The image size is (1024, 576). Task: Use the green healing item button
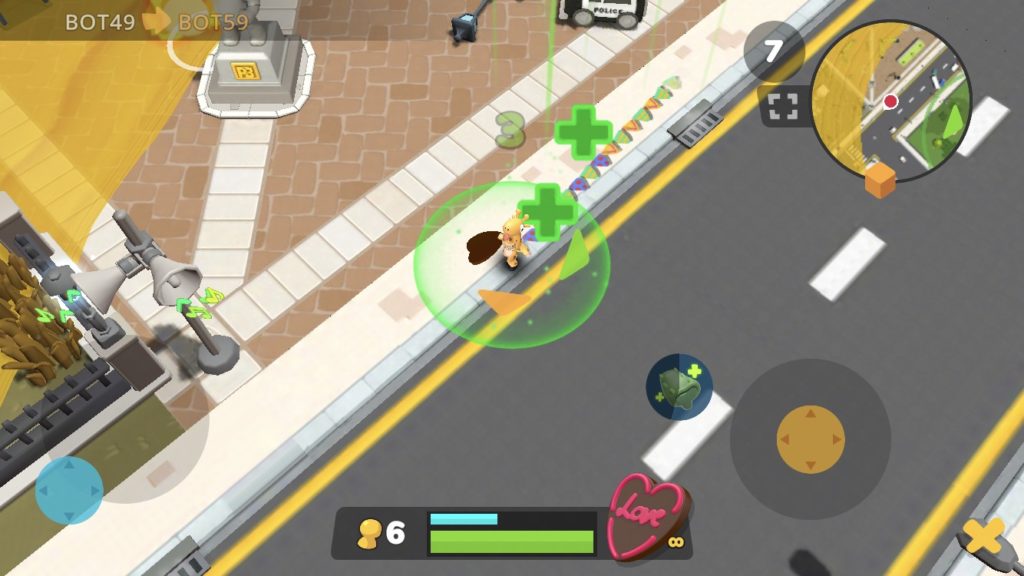679,387
